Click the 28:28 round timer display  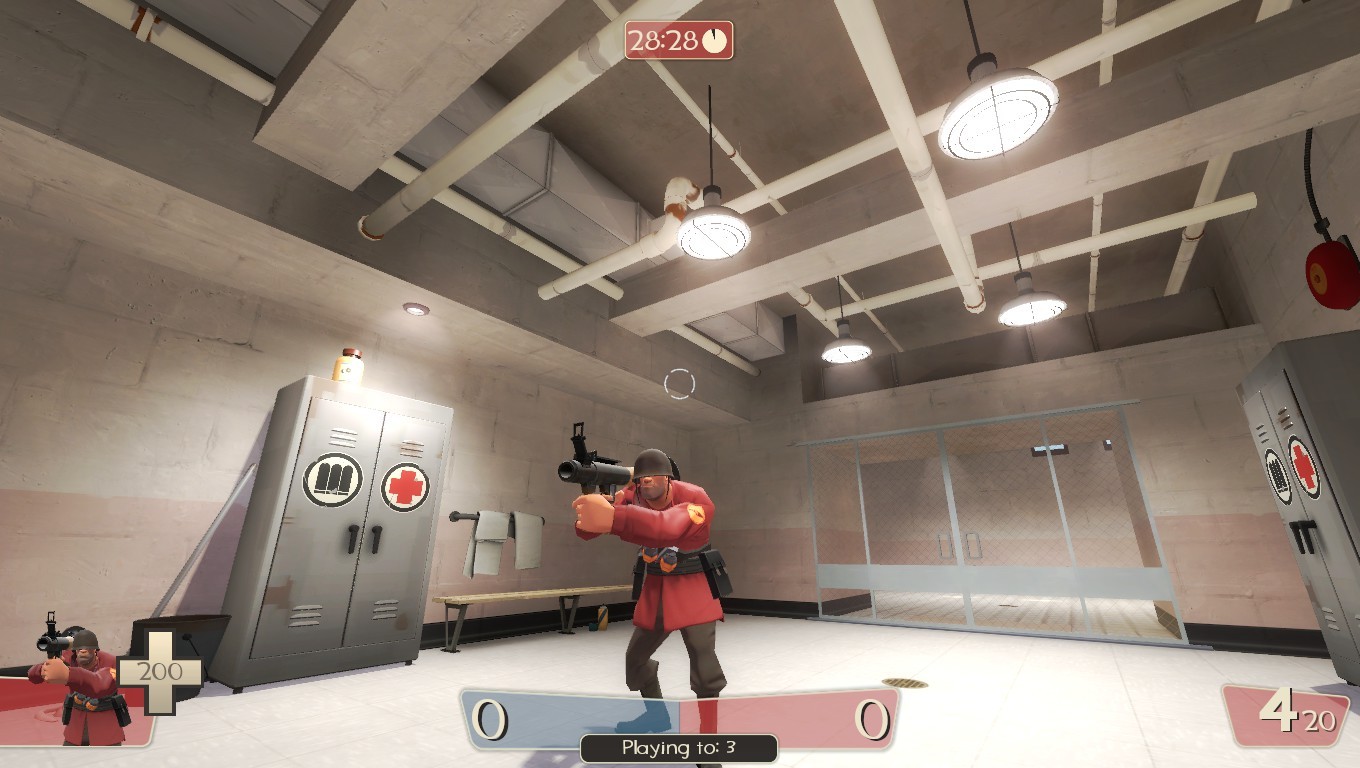[664, 40]
